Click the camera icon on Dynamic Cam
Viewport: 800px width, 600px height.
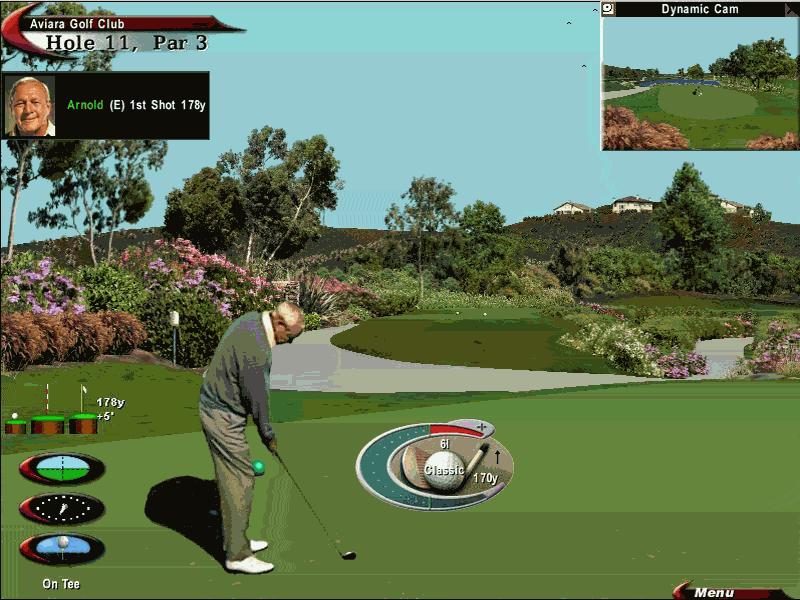coord(608,9)
